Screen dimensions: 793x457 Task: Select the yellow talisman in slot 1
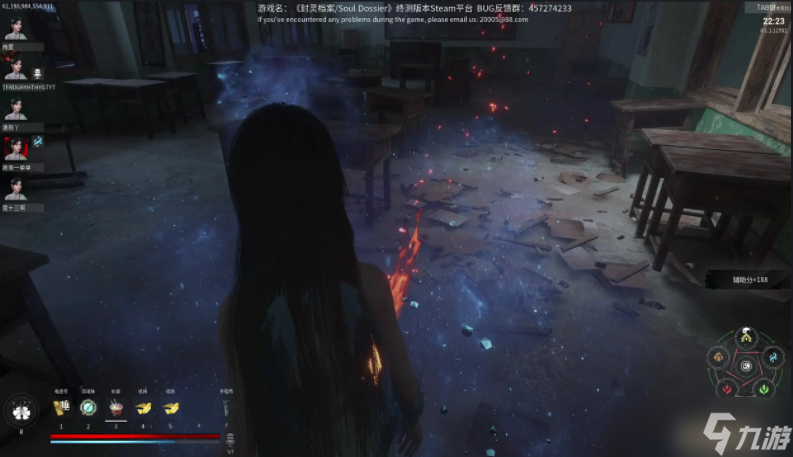[60, 407]
